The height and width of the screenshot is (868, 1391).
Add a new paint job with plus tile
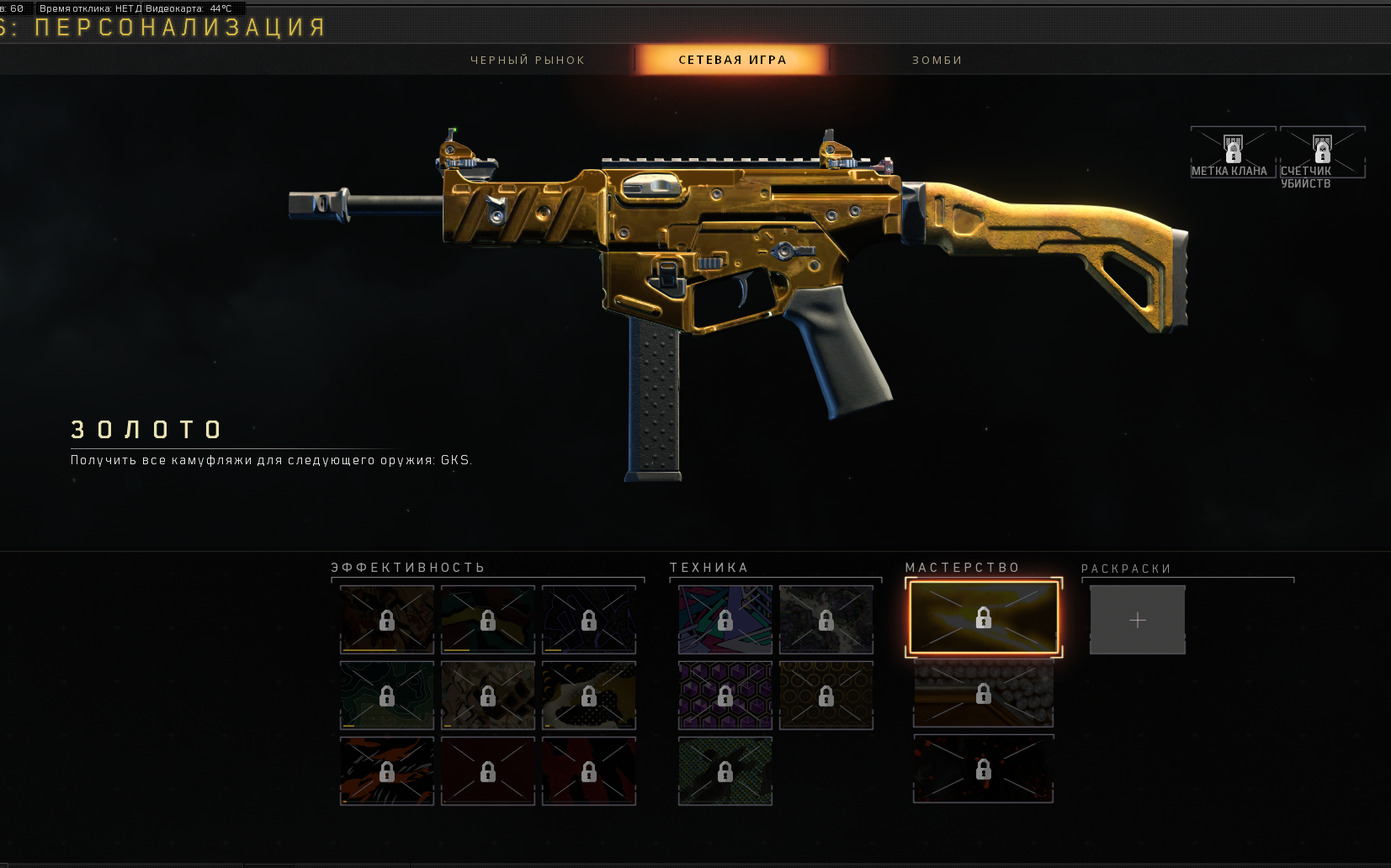click(x=1138, y=620)
